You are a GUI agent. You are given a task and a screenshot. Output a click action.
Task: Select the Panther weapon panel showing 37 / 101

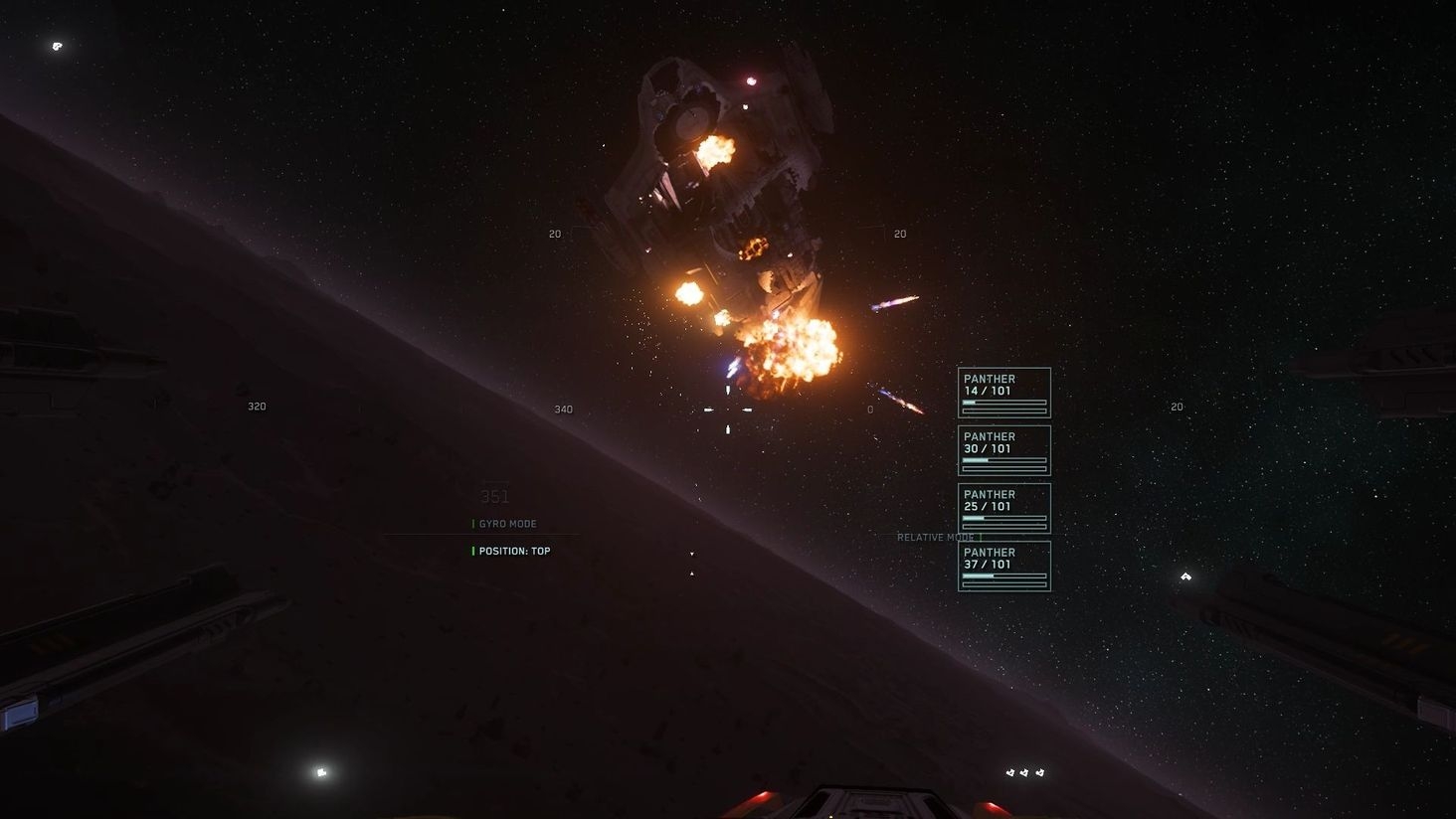(1003, 566)
